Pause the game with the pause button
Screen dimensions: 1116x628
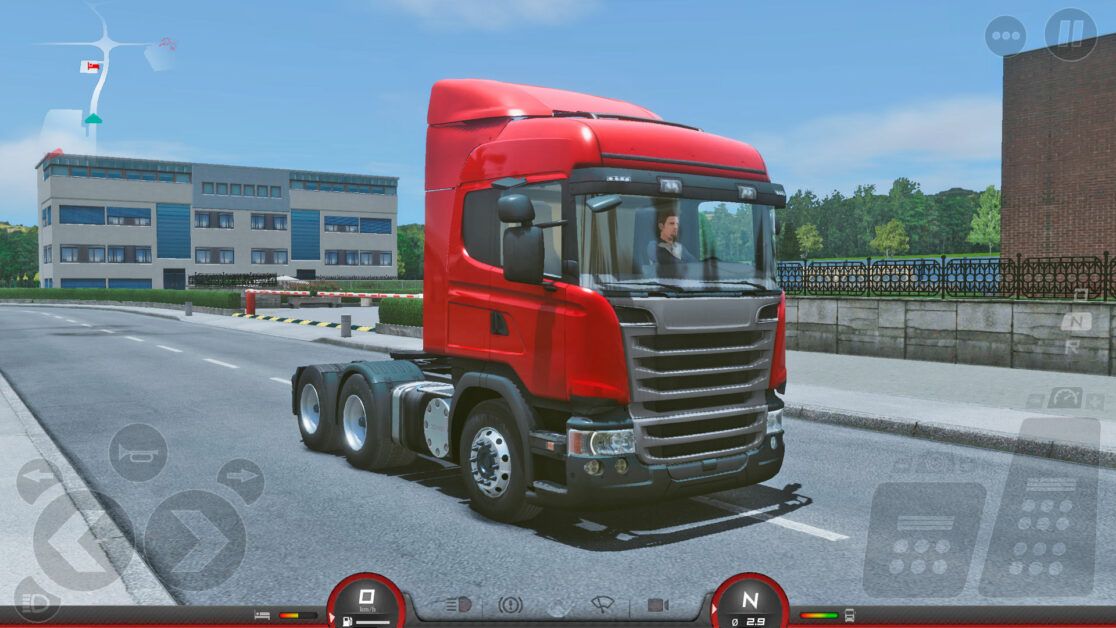(1070, 35)
